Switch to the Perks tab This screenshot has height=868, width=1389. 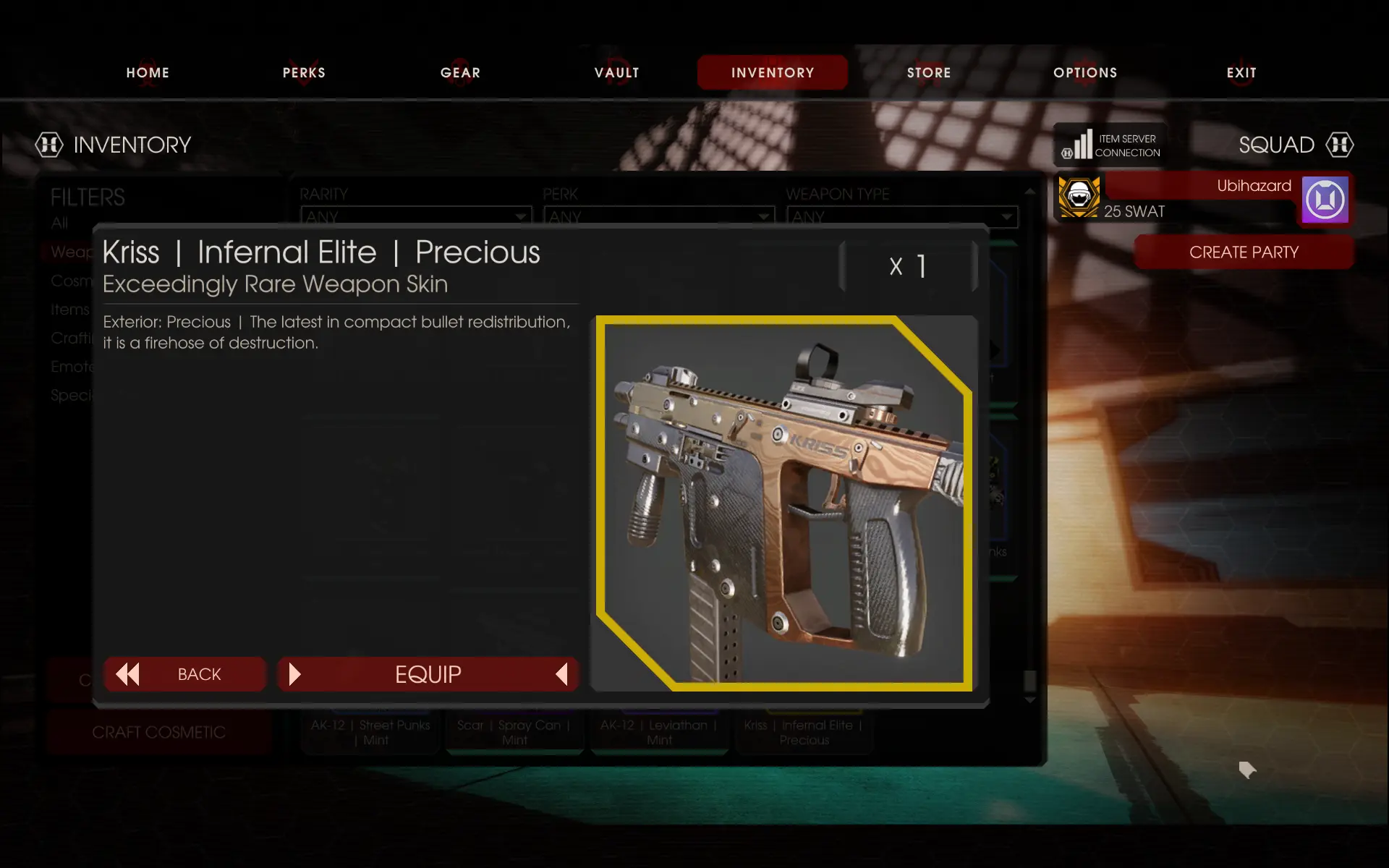coord(304,72)
